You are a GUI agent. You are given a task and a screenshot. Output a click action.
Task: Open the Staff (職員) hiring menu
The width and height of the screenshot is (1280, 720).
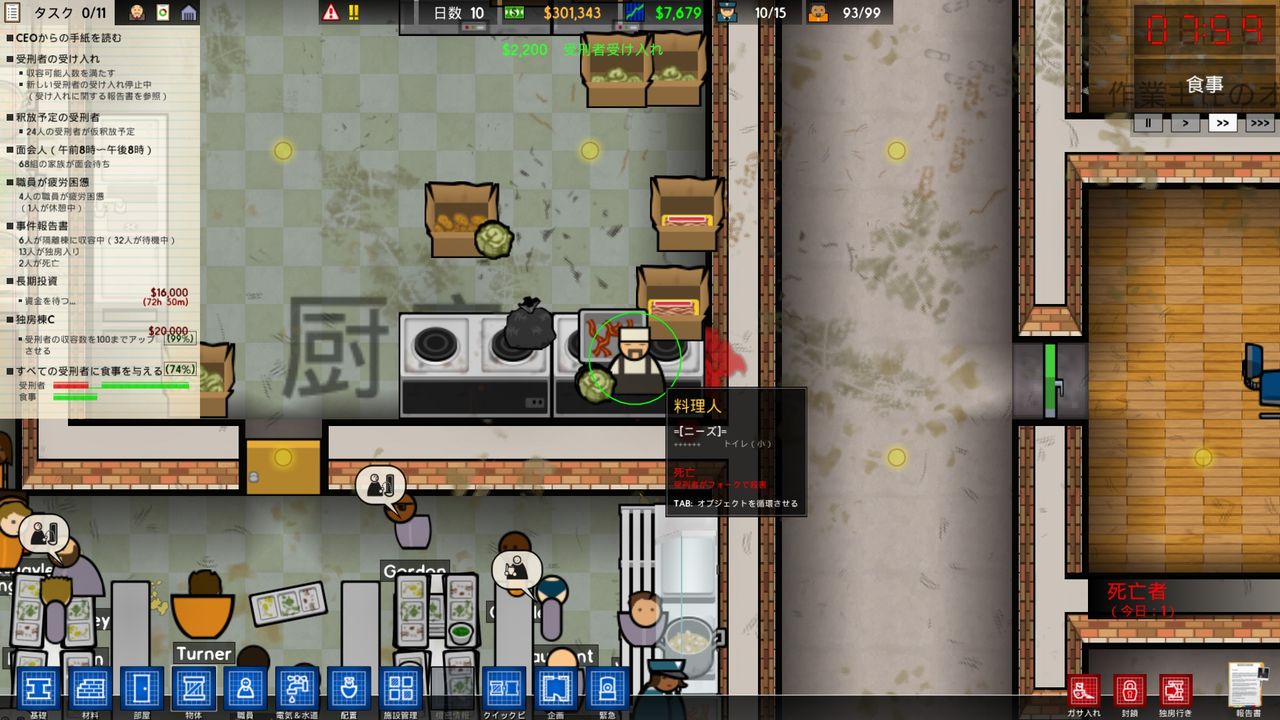tap(243, 690)
